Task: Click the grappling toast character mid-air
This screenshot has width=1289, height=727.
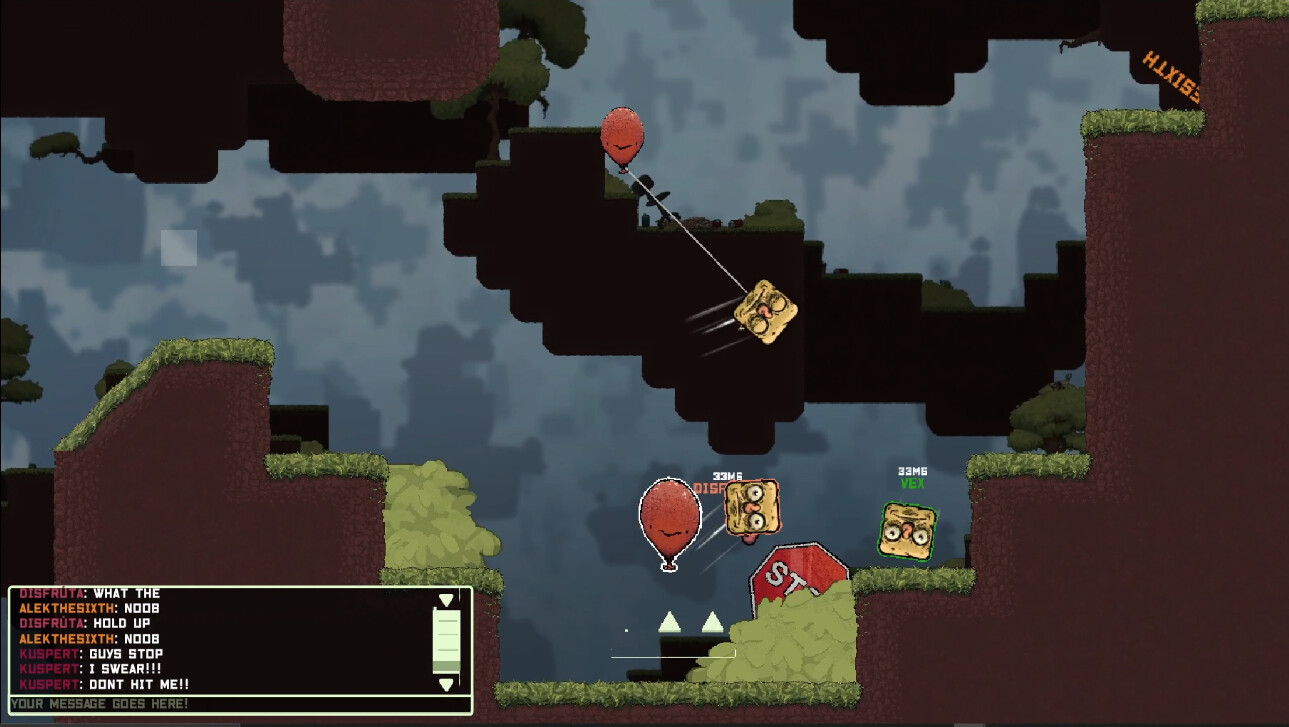Action: (765, 312)
